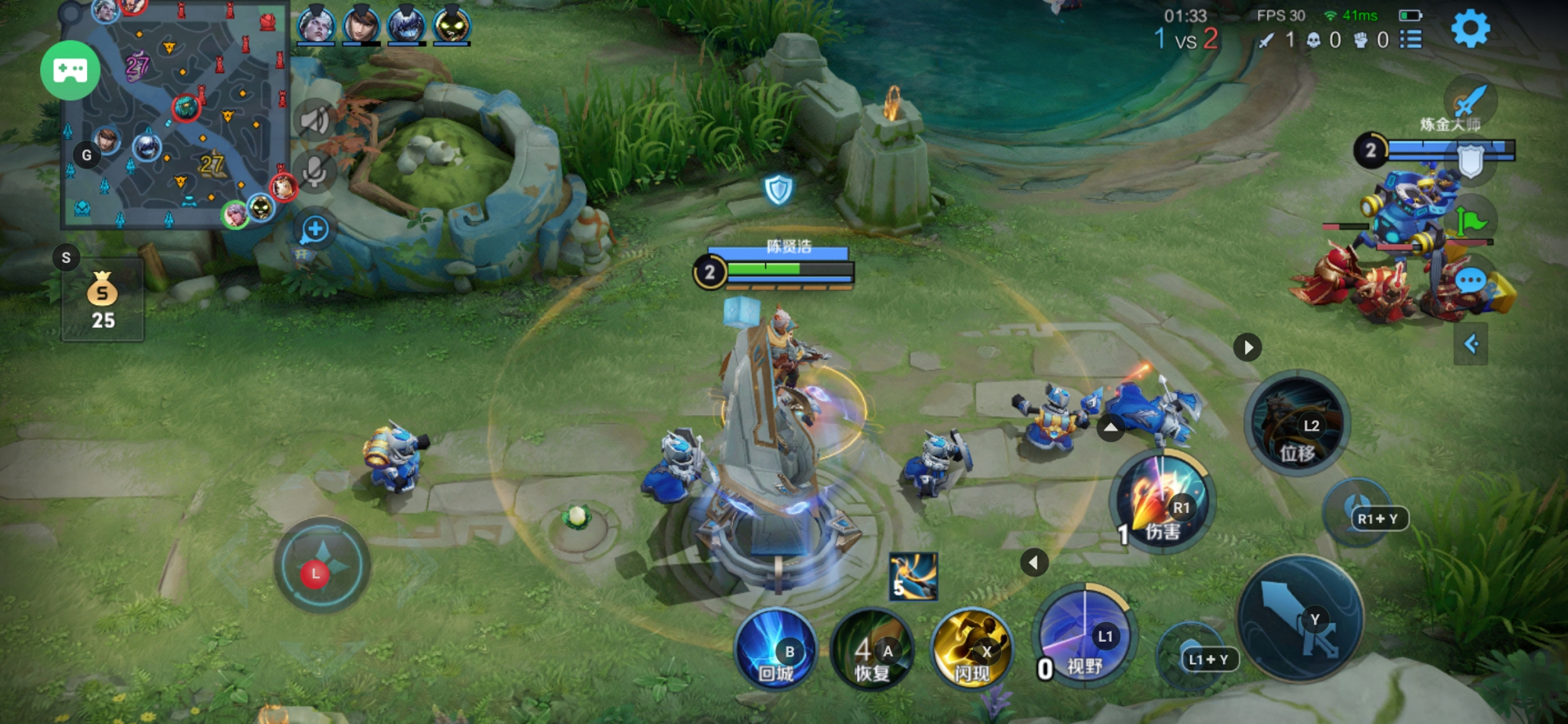
Task: Toggle the speaker sound button
Action: click(x=315, y=121)
